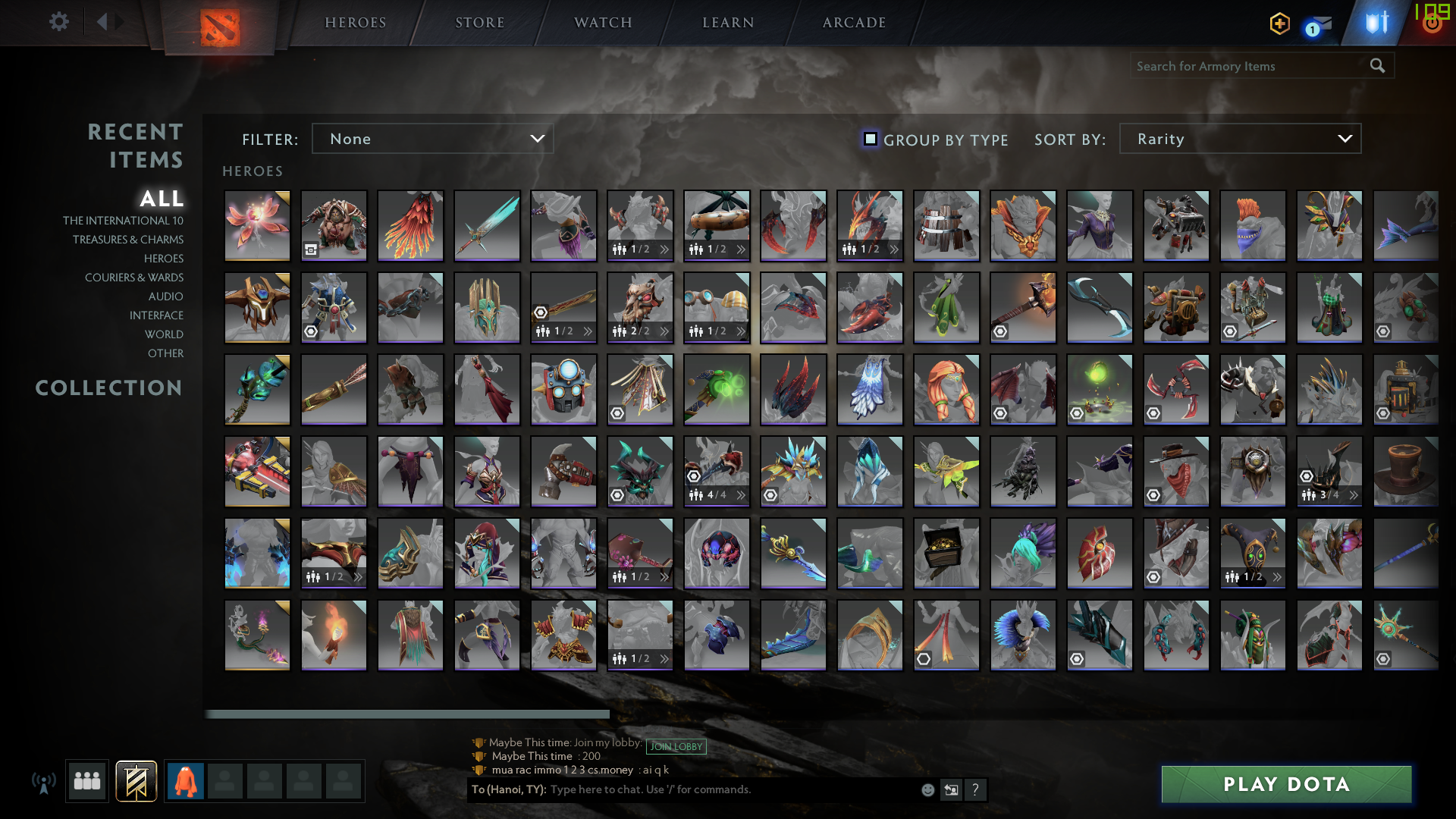Open the emoticon picker in chat
The image size is (1456, 819).
tap(927, 789)
